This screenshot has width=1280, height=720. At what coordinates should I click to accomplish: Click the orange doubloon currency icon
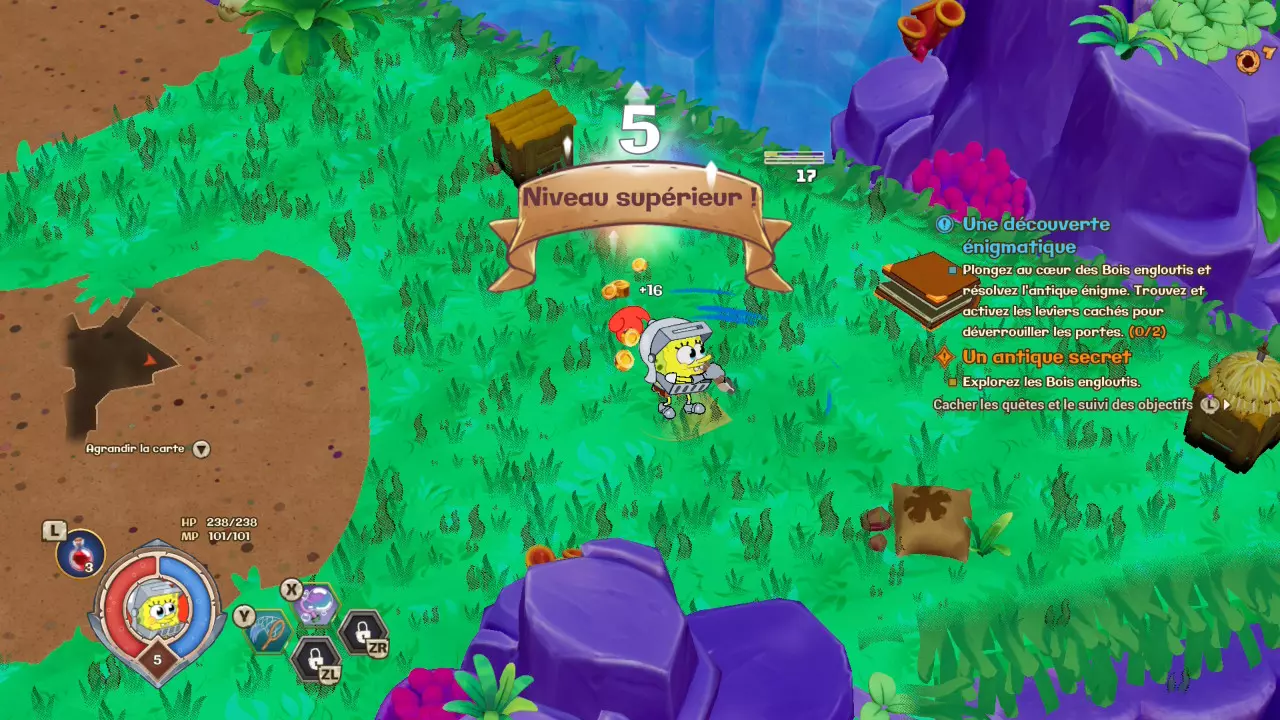(1247, 62)
